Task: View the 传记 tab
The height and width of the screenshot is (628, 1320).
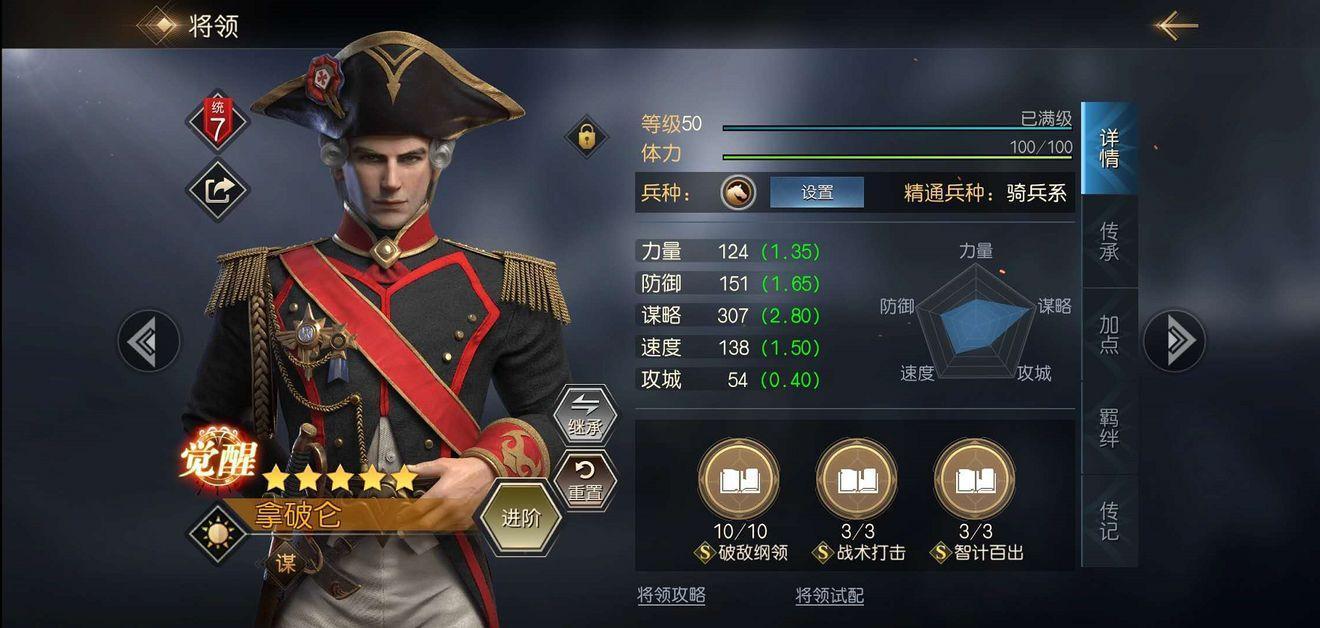Action: tap(1109, 520)
